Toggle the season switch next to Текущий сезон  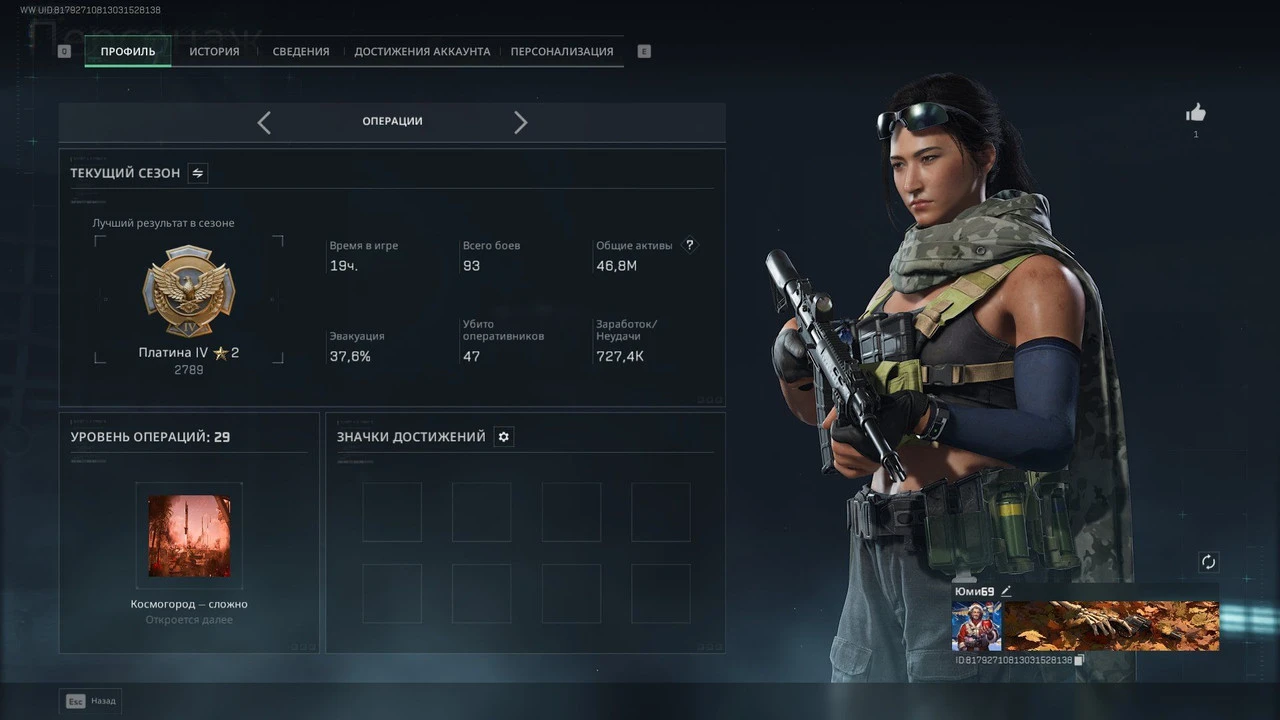(x=198, y=173)
